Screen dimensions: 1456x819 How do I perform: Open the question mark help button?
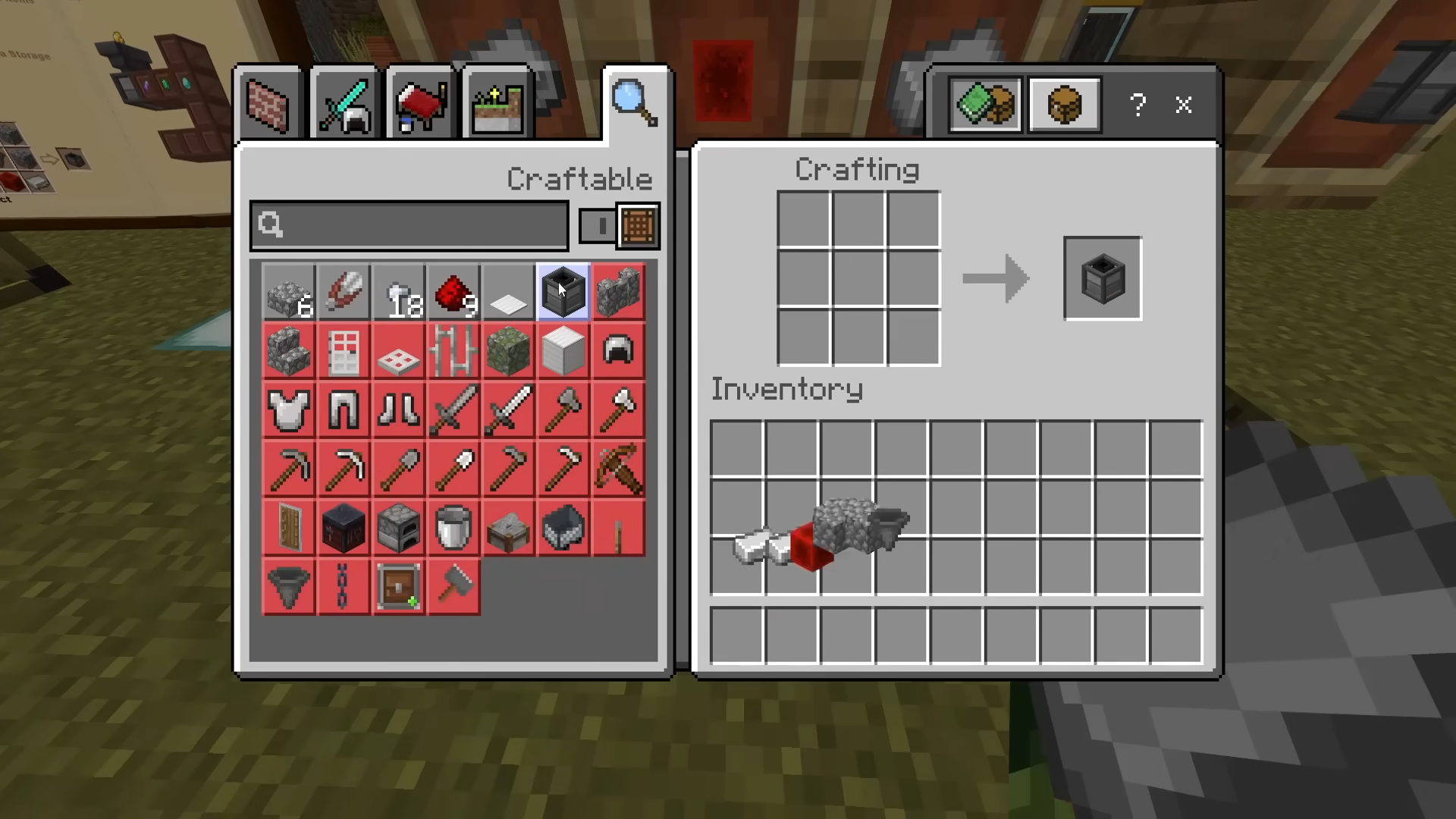pyautogui.click(x=1137, y=105)
